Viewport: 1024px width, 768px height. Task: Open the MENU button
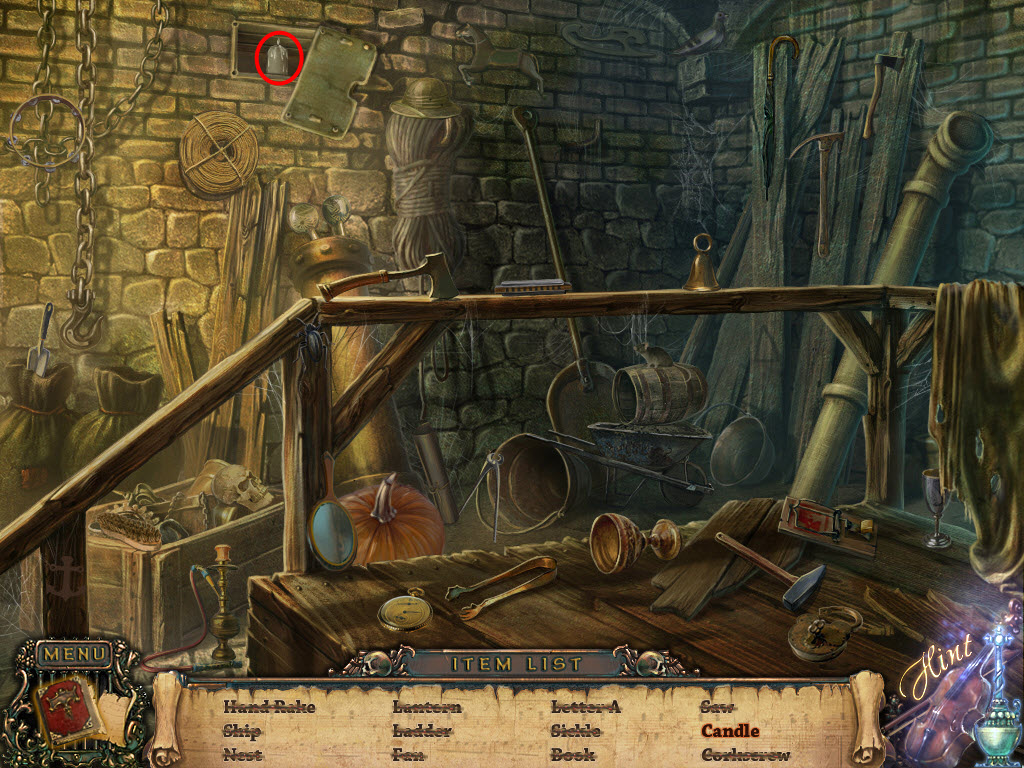(74, 655)
